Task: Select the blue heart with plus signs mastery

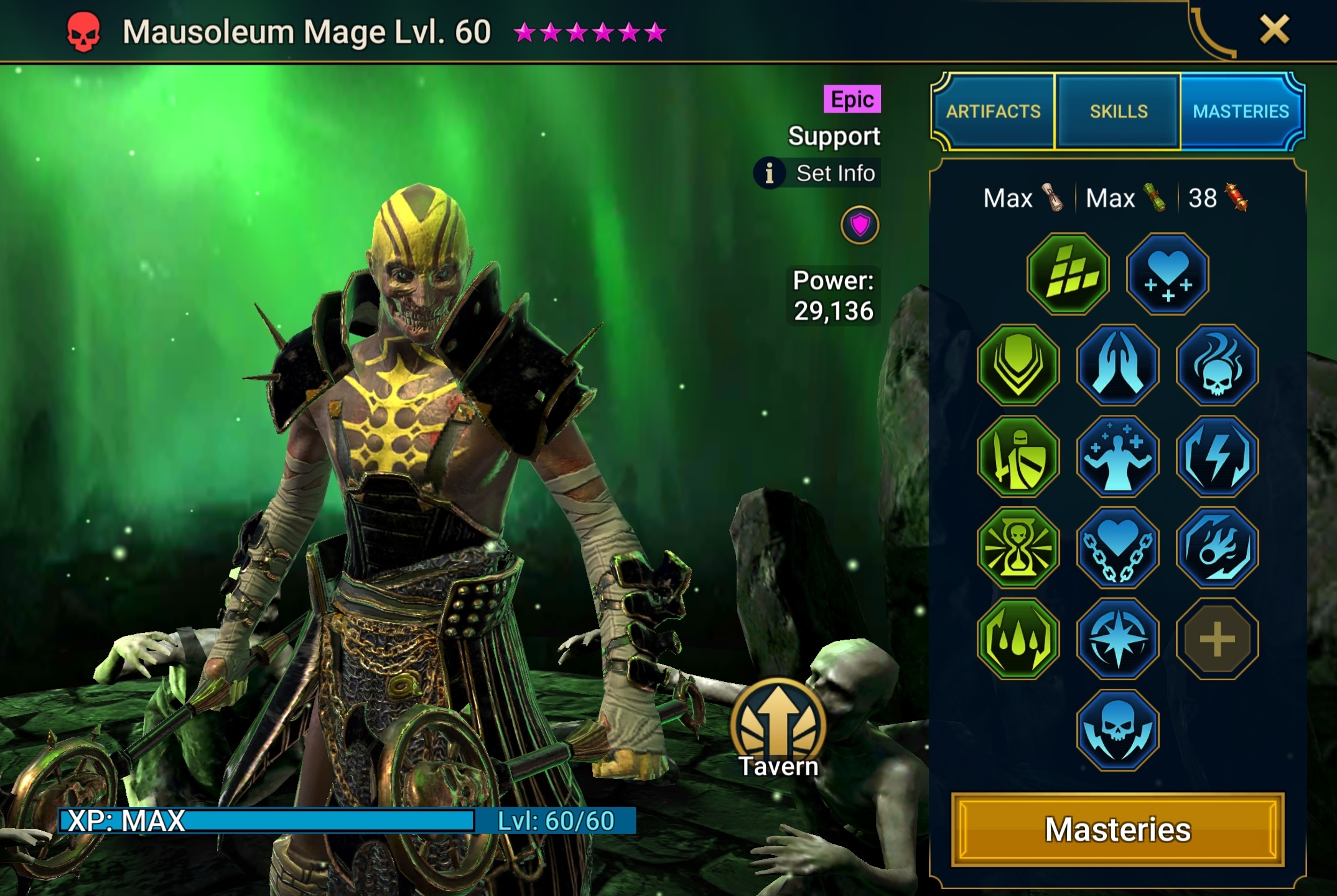Action: 1168,274
